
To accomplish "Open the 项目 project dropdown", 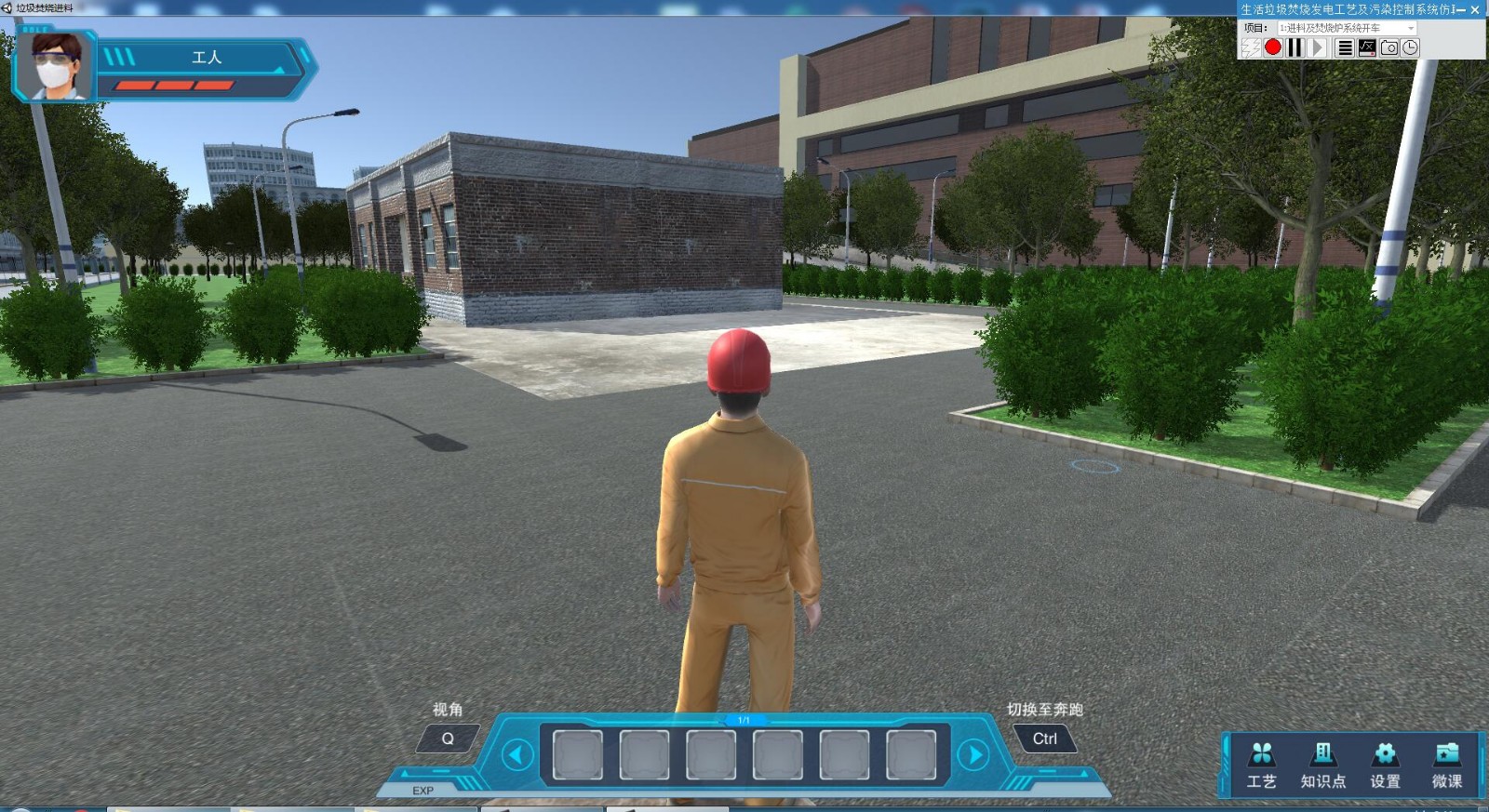I will (x=1348, y=28).
